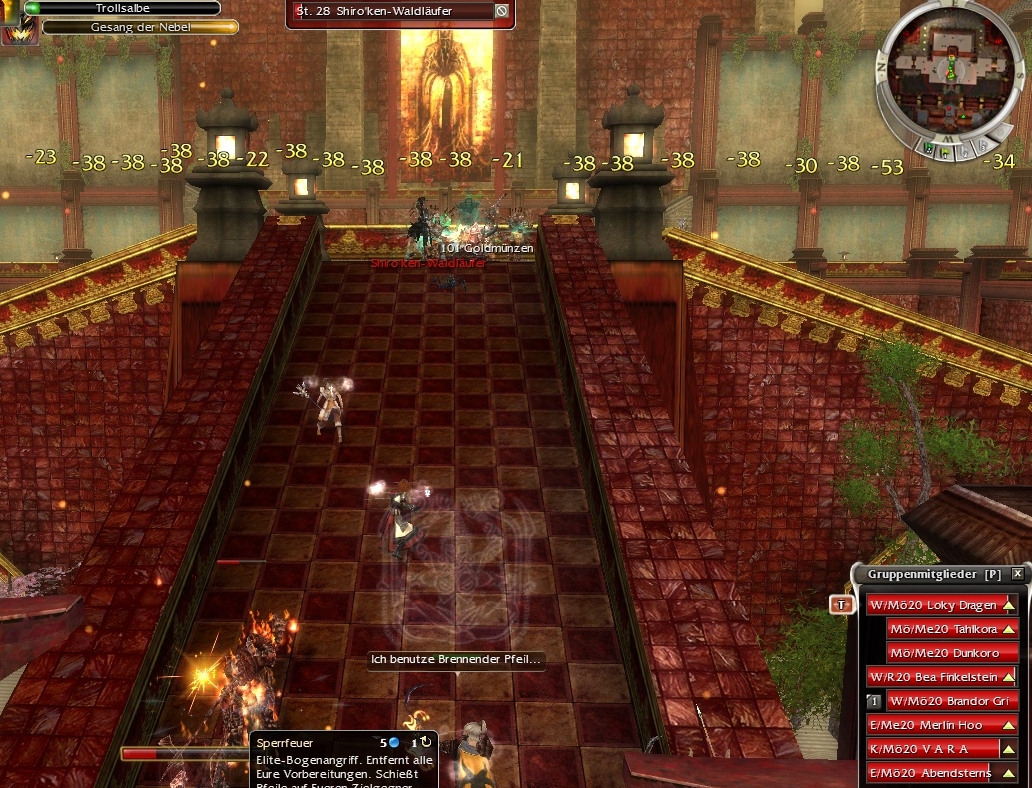Cancel the Shiro'ken-Waldläufer target selection
Viewport: 1032px width, 788px height.
[x=501, y=11]
